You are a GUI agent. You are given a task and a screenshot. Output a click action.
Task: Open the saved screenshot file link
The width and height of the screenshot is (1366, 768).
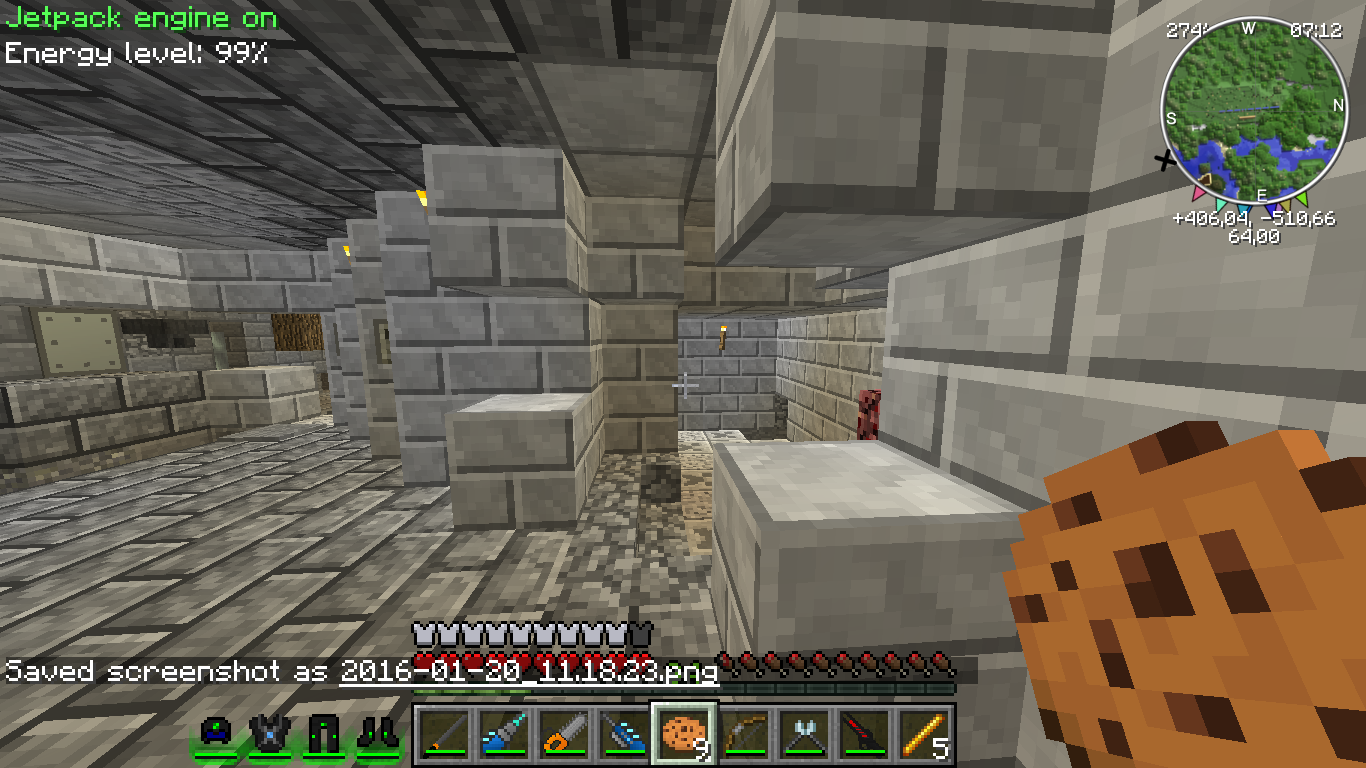[x=529, y=671]
